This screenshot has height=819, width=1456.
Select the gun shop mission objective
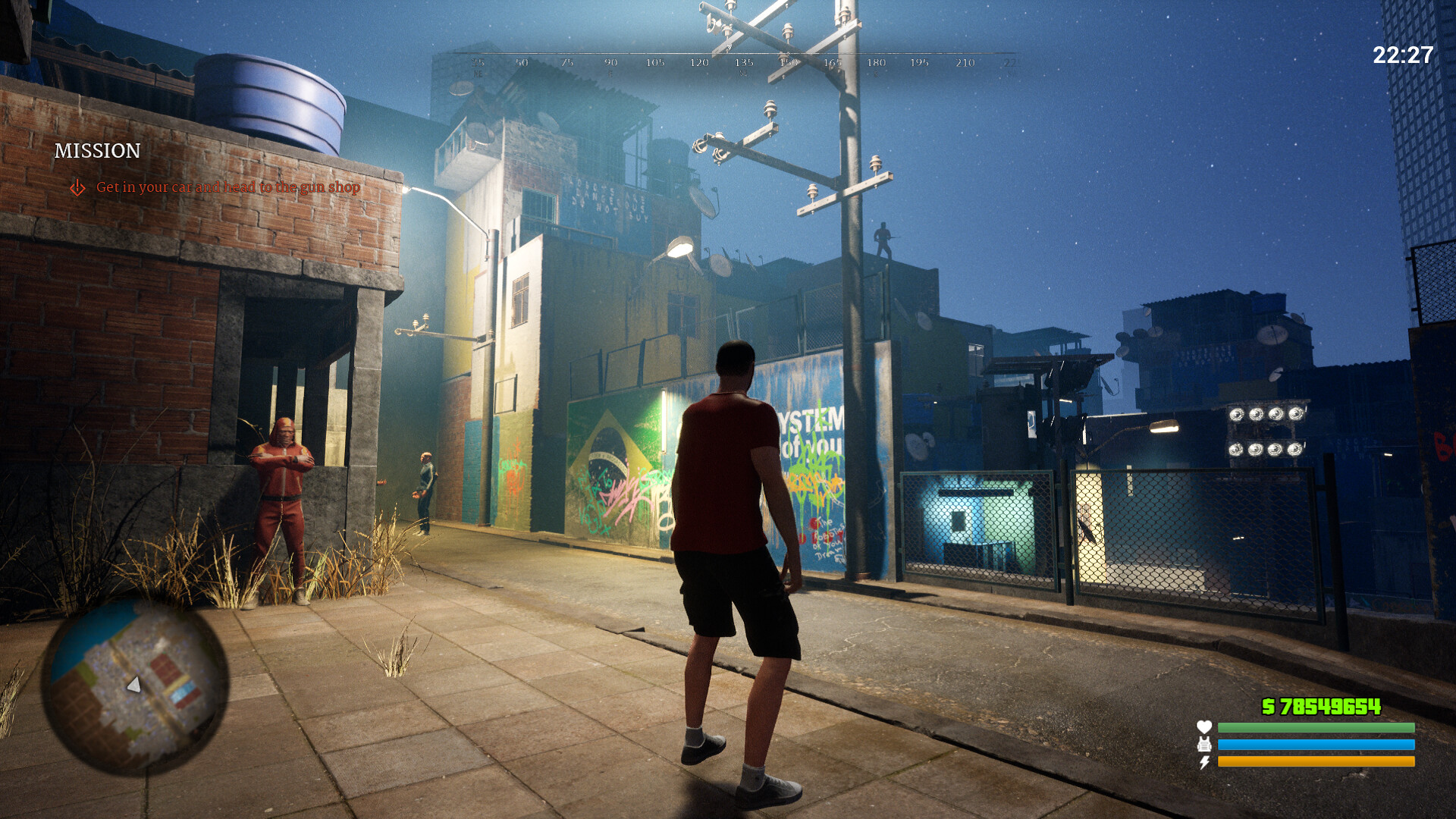pos(227,187)
